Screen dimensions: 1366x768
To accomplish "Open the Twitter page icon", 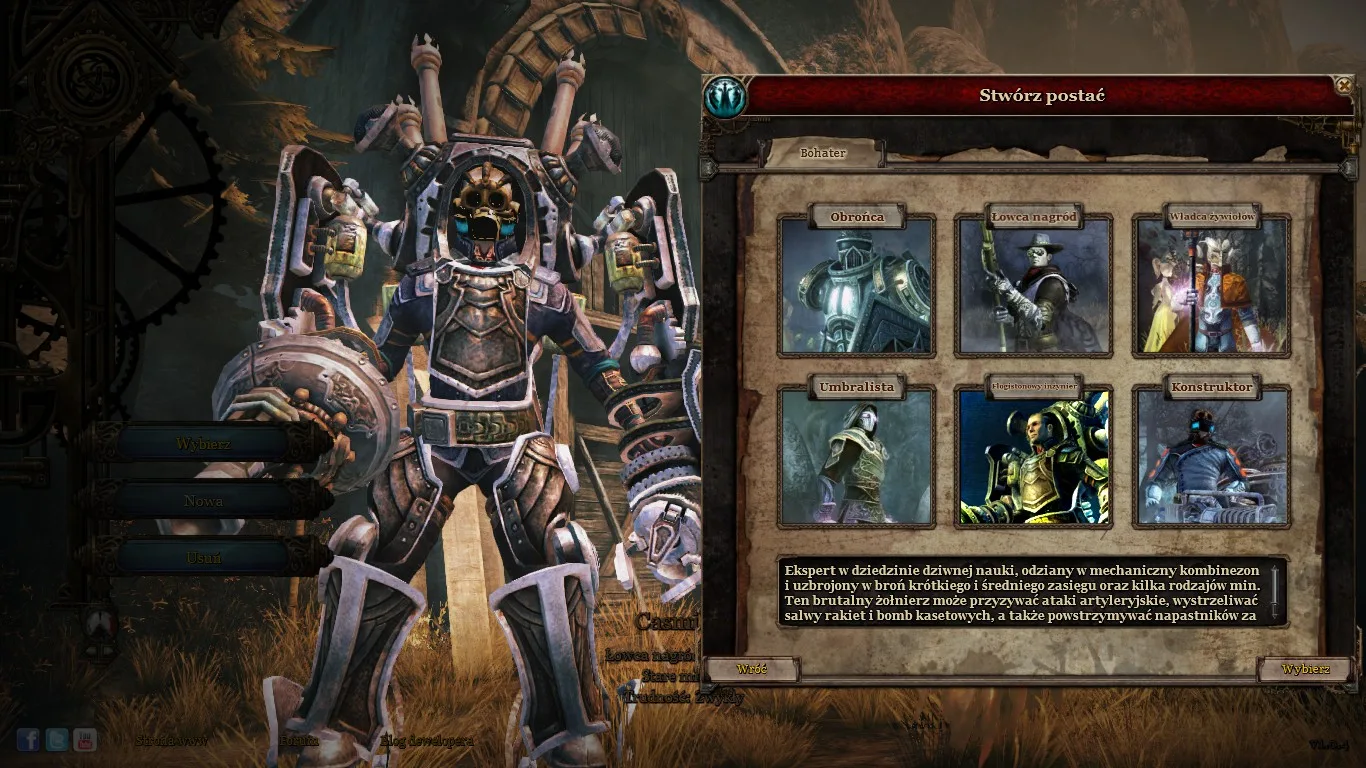I will coord(57,739).
